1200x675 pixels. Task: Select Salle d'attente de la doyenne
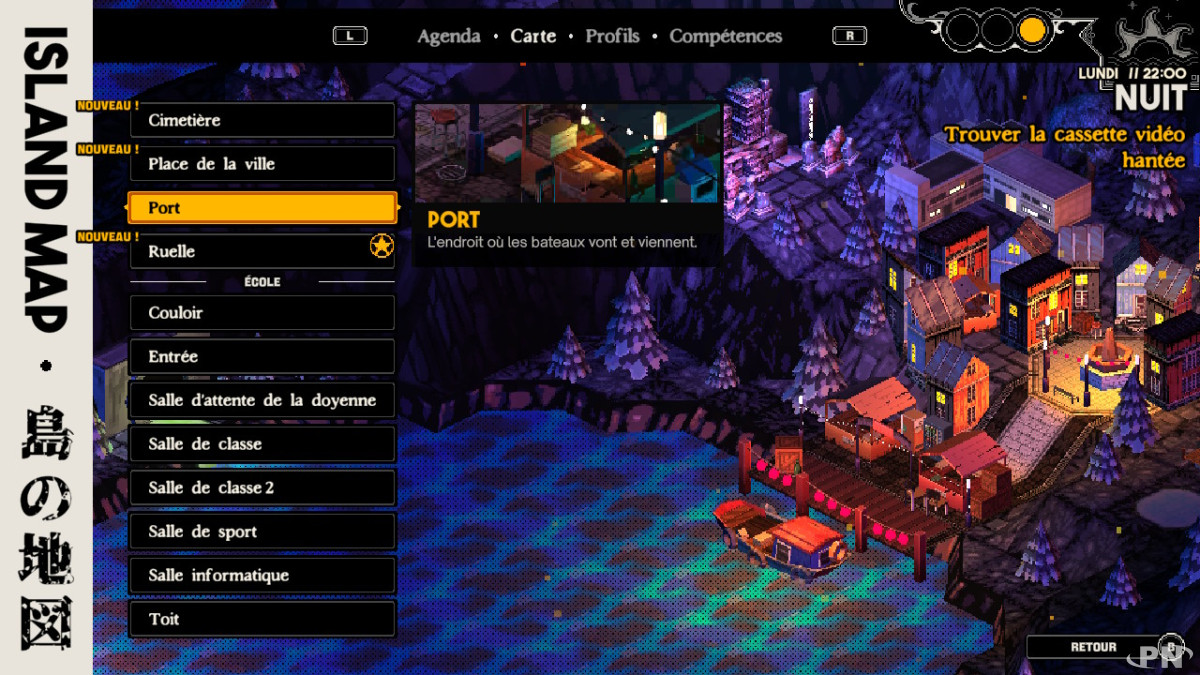(x=262, y=400)
